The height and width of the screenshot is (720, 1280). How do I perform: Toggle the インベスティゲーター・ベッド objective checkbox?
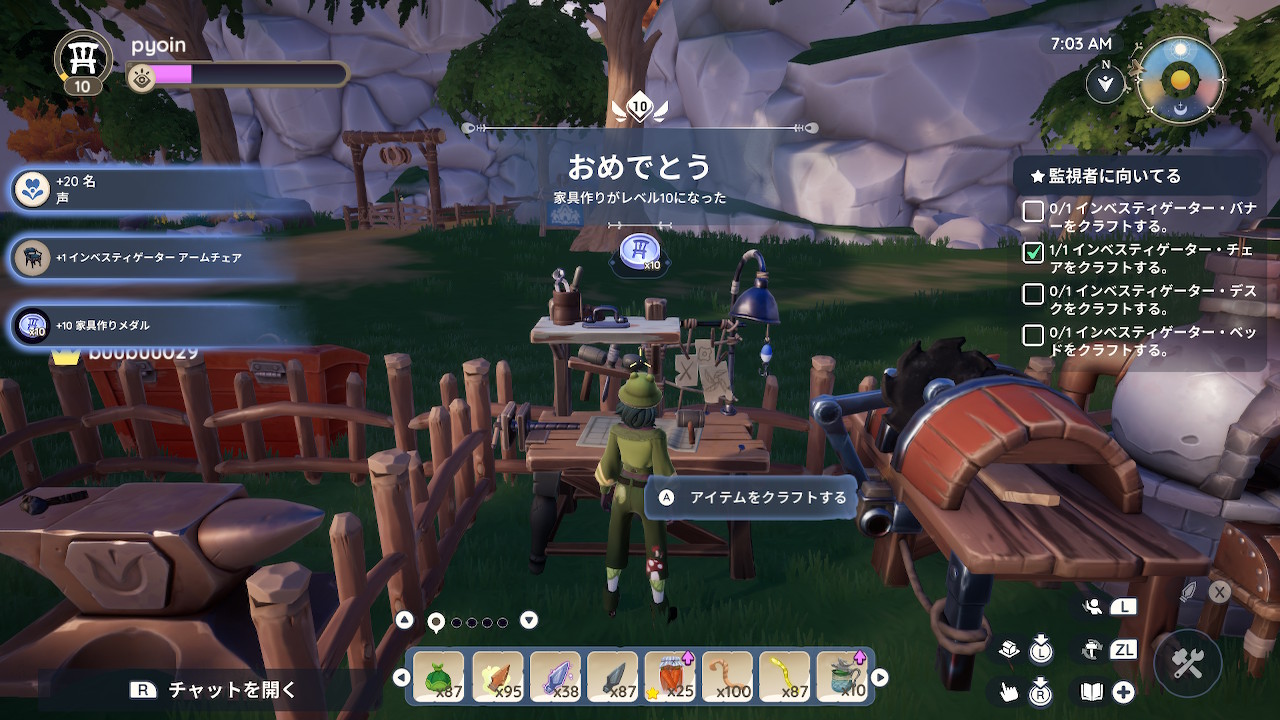(1033, 335)
